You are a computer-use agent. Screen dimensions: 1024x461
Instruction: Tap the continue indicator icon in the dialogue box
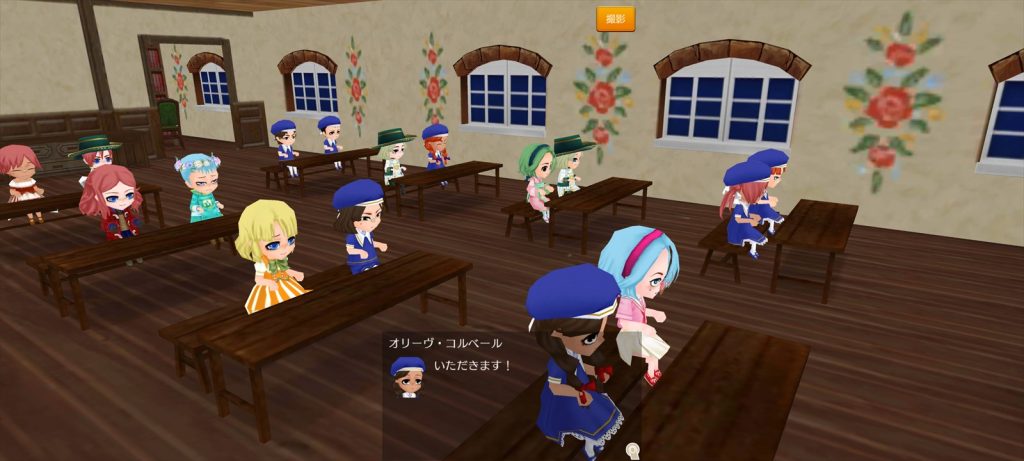(x=632, y=450)
